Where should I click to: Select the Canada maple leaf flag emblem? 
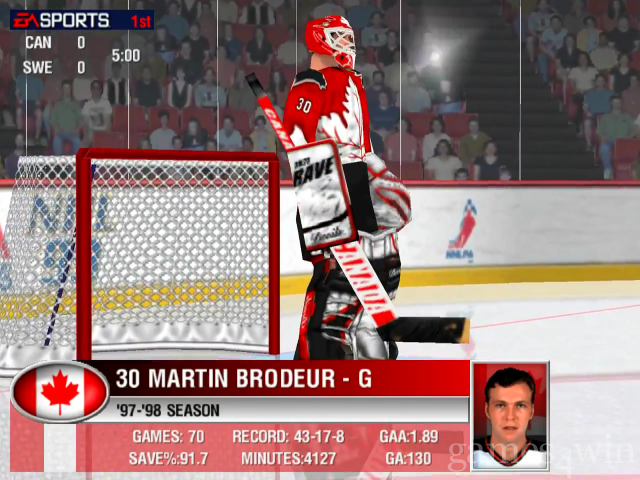click(x=59, y=391)
